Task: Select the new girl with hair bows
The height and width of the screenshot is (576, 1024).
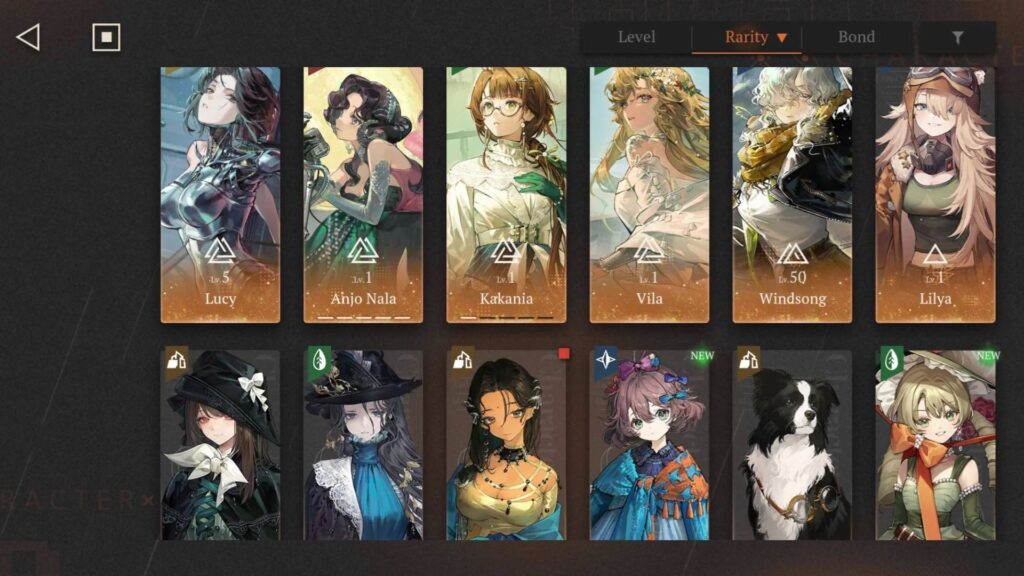Action: pos(649,445)
